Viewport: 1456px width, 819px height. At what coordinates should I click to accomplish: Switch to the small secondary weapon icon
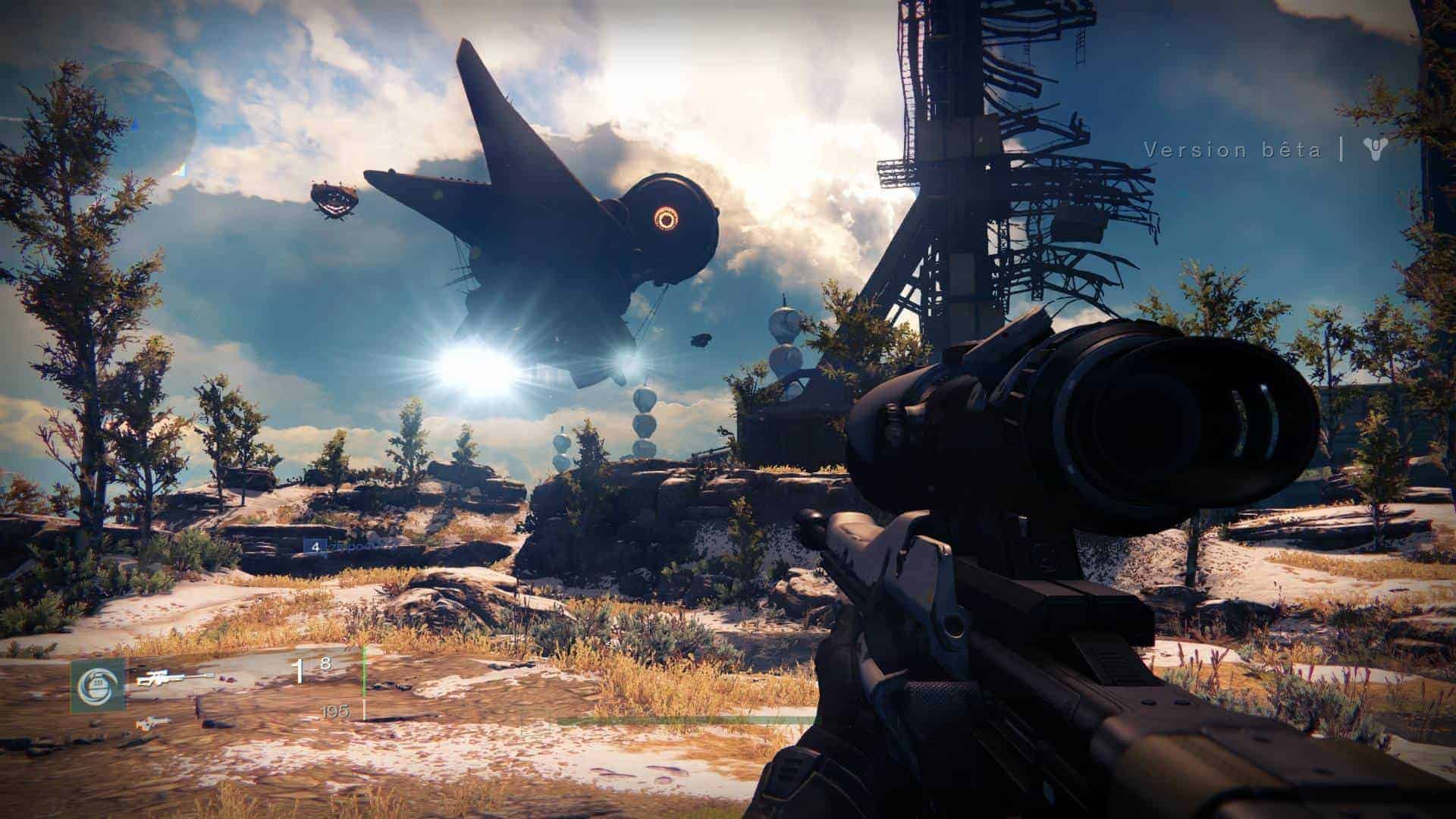pyautogui.click(x=153, y=723)
